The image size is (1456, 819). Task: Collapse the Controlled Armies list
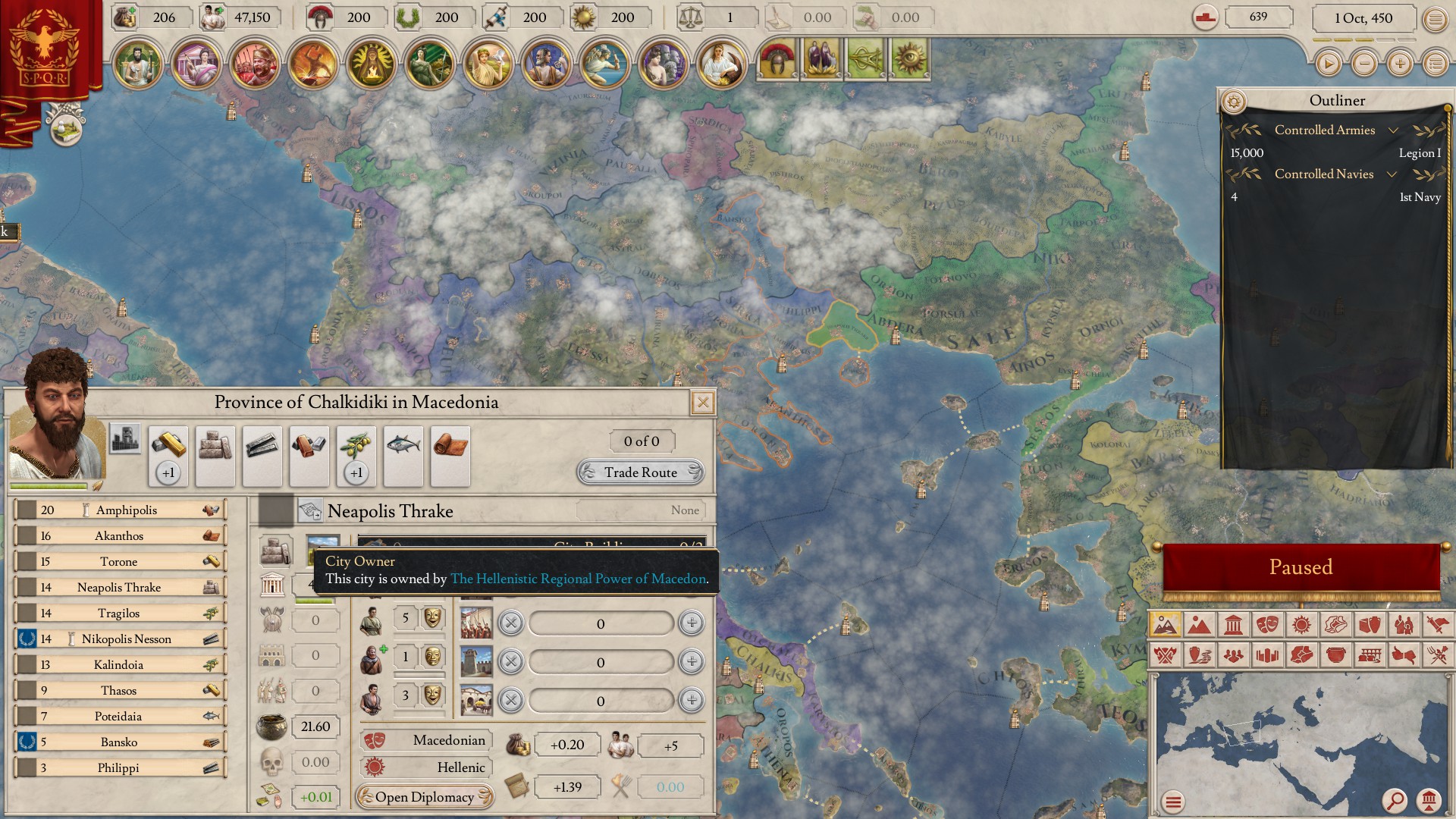click(1394, 130)
